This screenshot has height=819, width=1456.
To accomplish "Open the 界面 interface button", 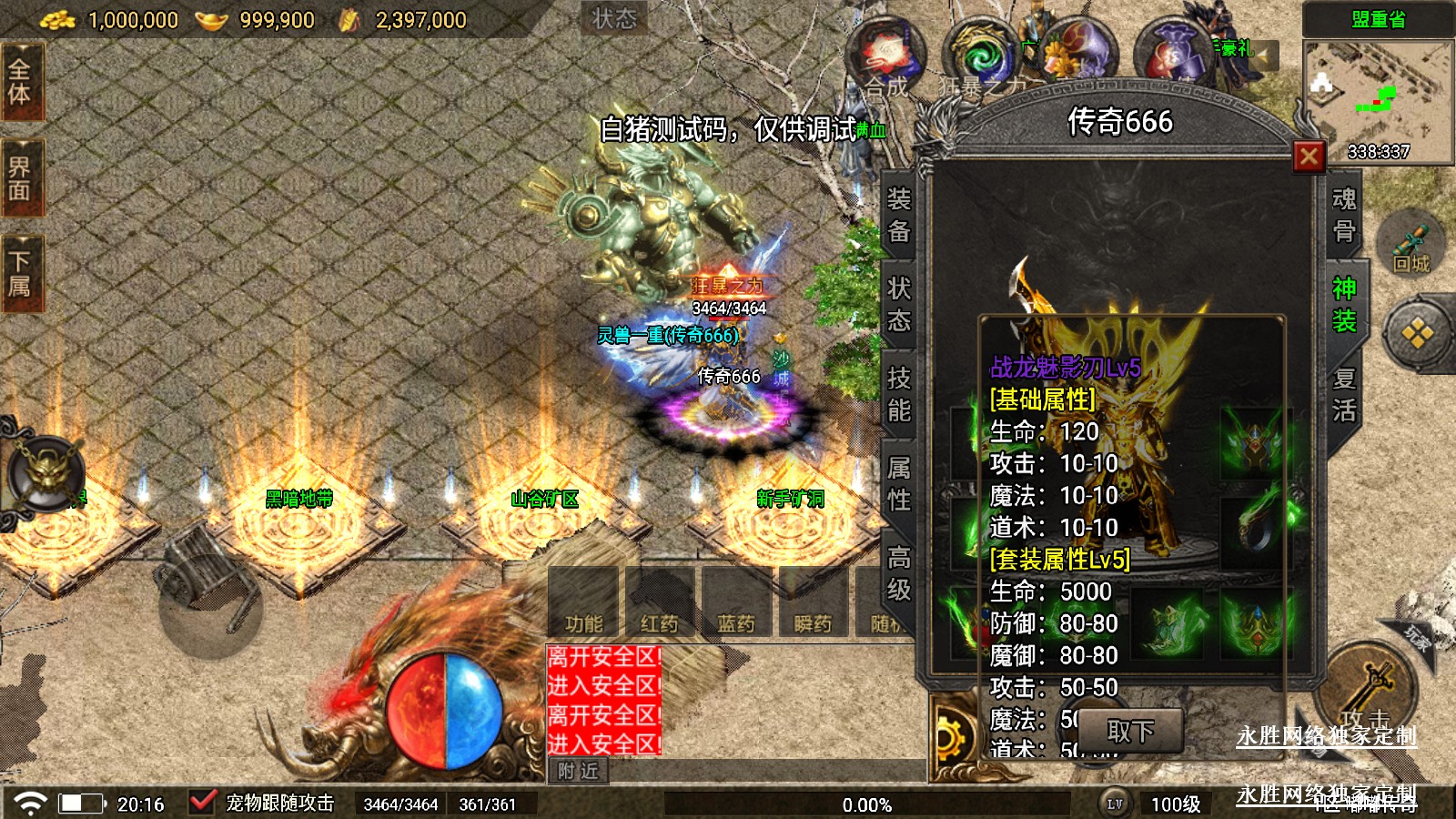I will coord(20,178).
